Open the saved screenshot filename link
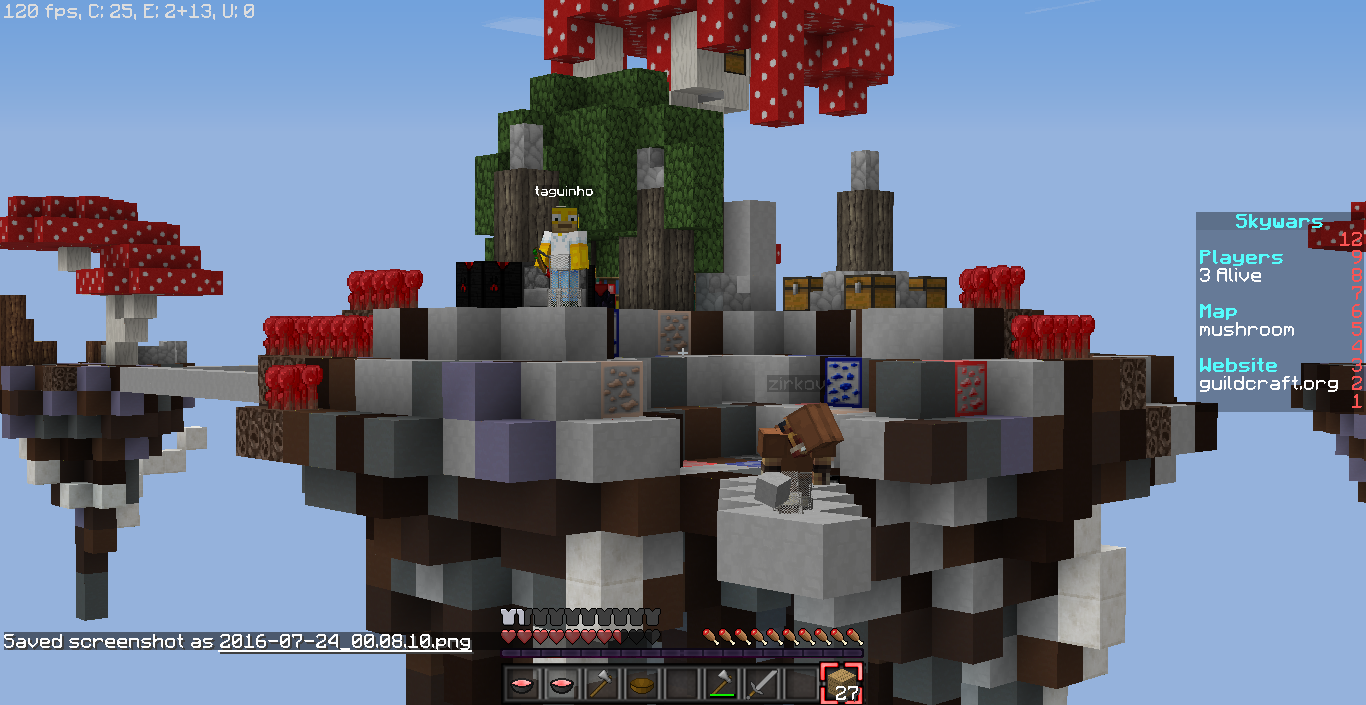Image resolution: width=1366 pixels, height=705 pixels. (x=344, y=642)
